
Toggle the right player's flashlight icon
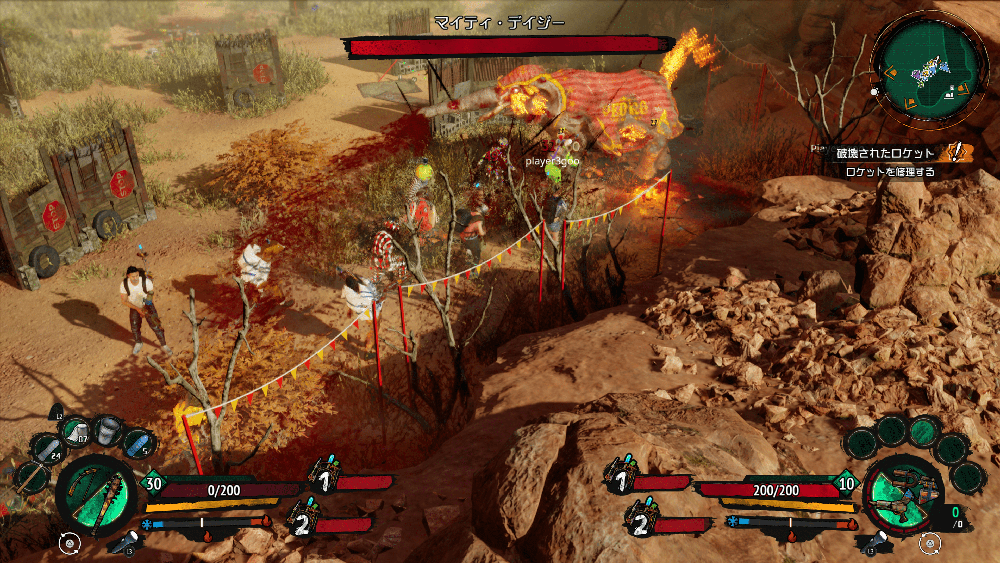point(873,543)
